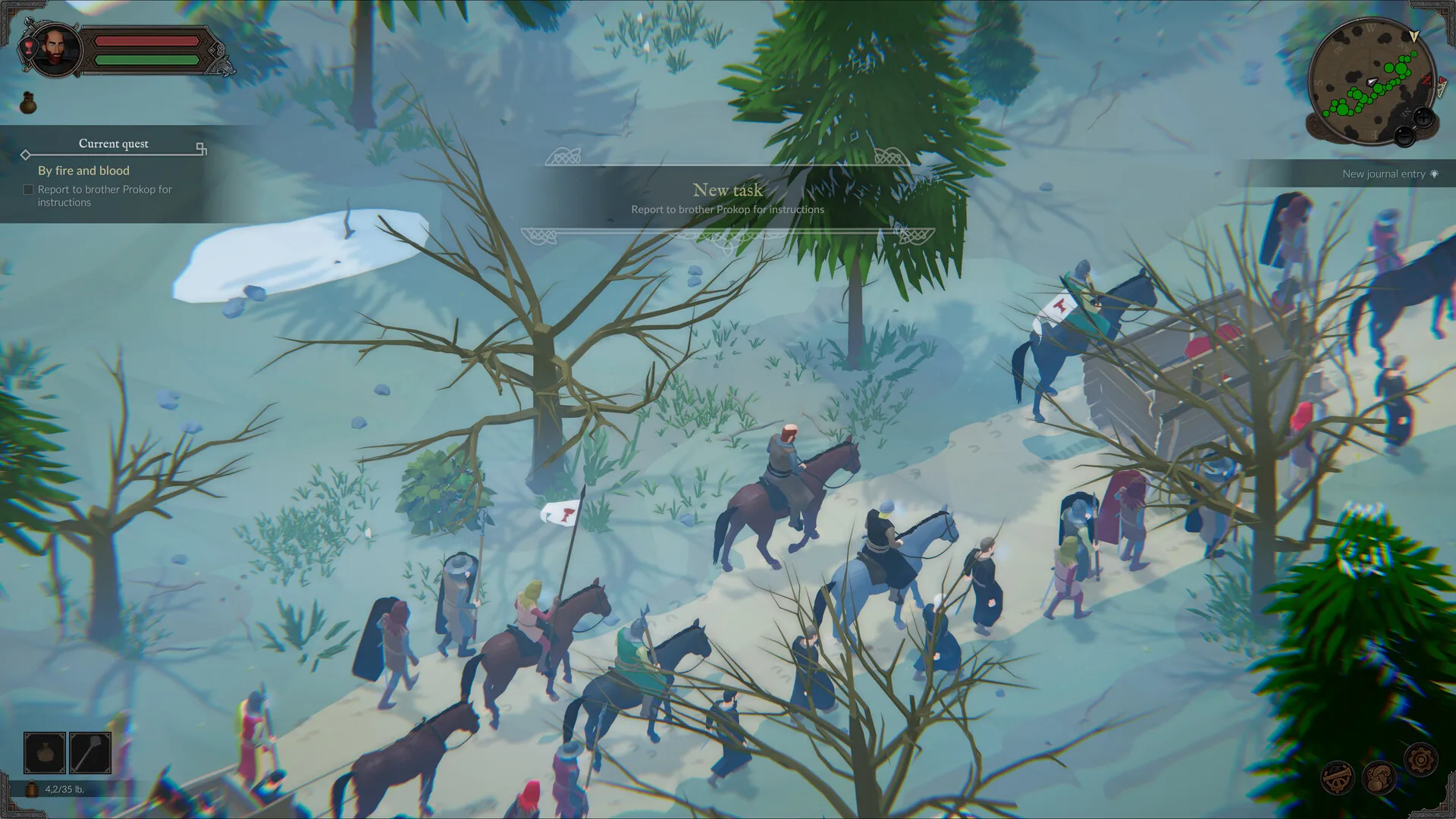The image size is (1456, 819).
Task: Open settings with the gear icon
Action: coord(1420,759)
